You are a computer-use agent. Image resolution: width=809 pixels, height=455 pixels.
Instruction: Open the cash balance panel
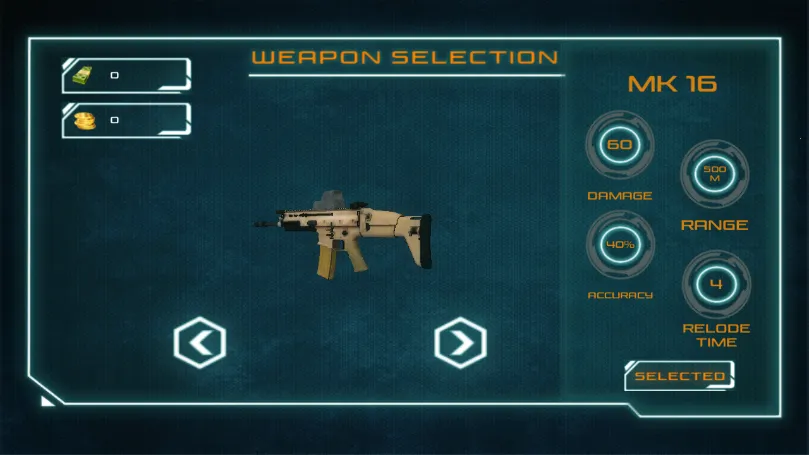click(126, 75)
